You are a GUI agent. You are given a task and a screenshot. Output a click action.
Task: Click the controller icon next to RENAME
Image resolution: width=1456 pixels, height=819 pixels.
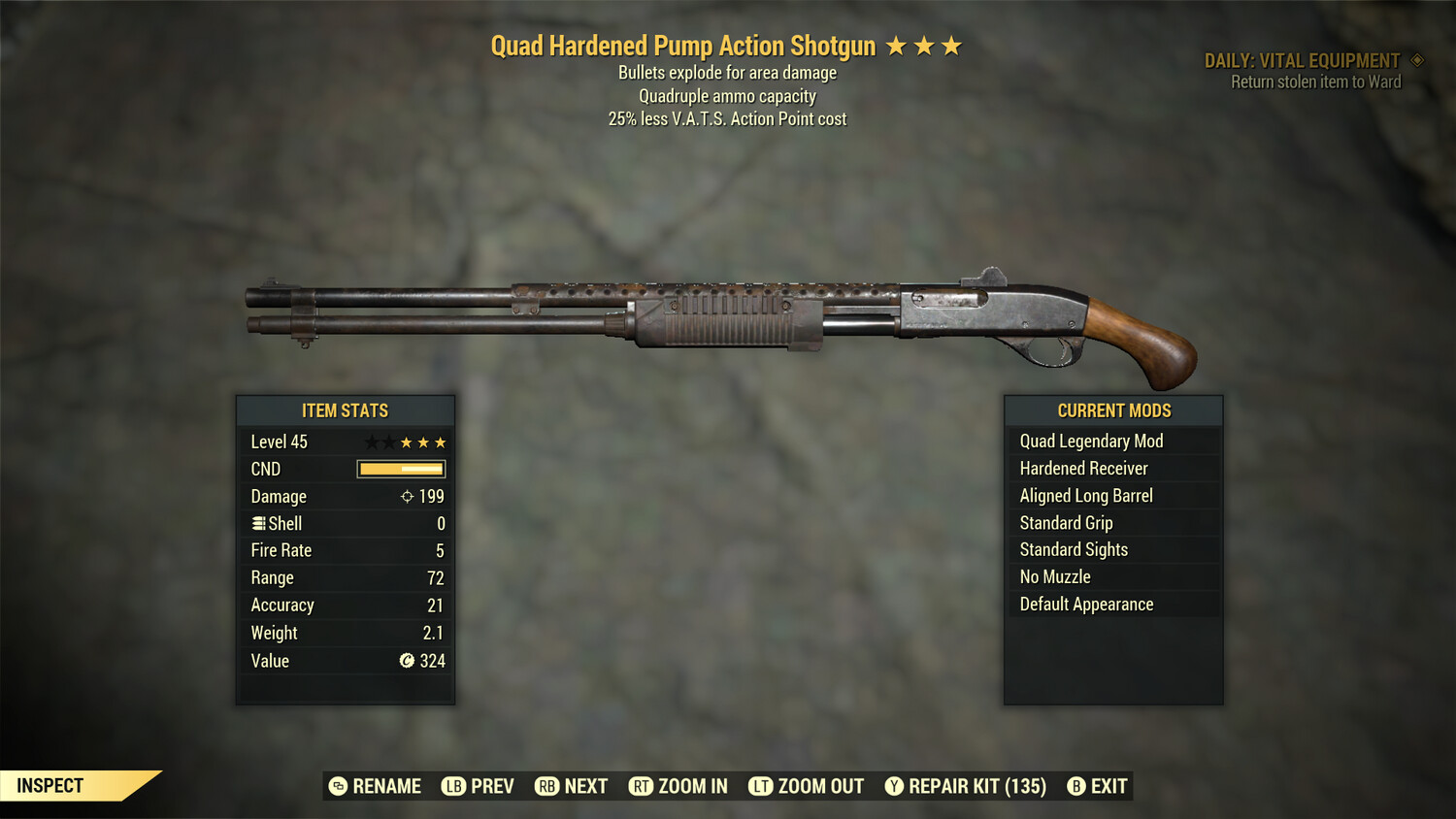pos(338,786)
